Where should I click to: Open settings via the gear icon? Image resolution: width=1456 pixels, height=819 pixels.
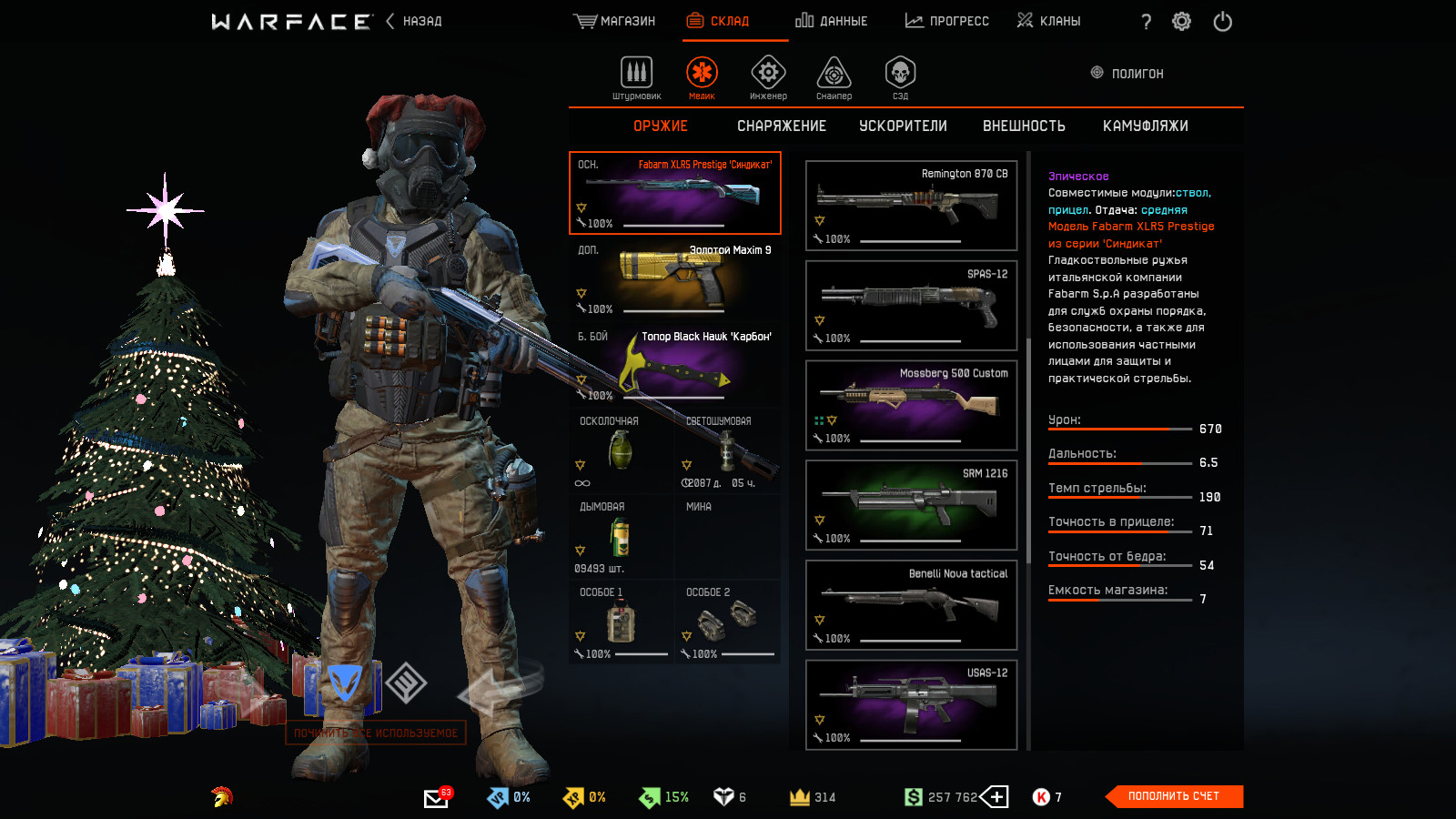point(1181,22)
